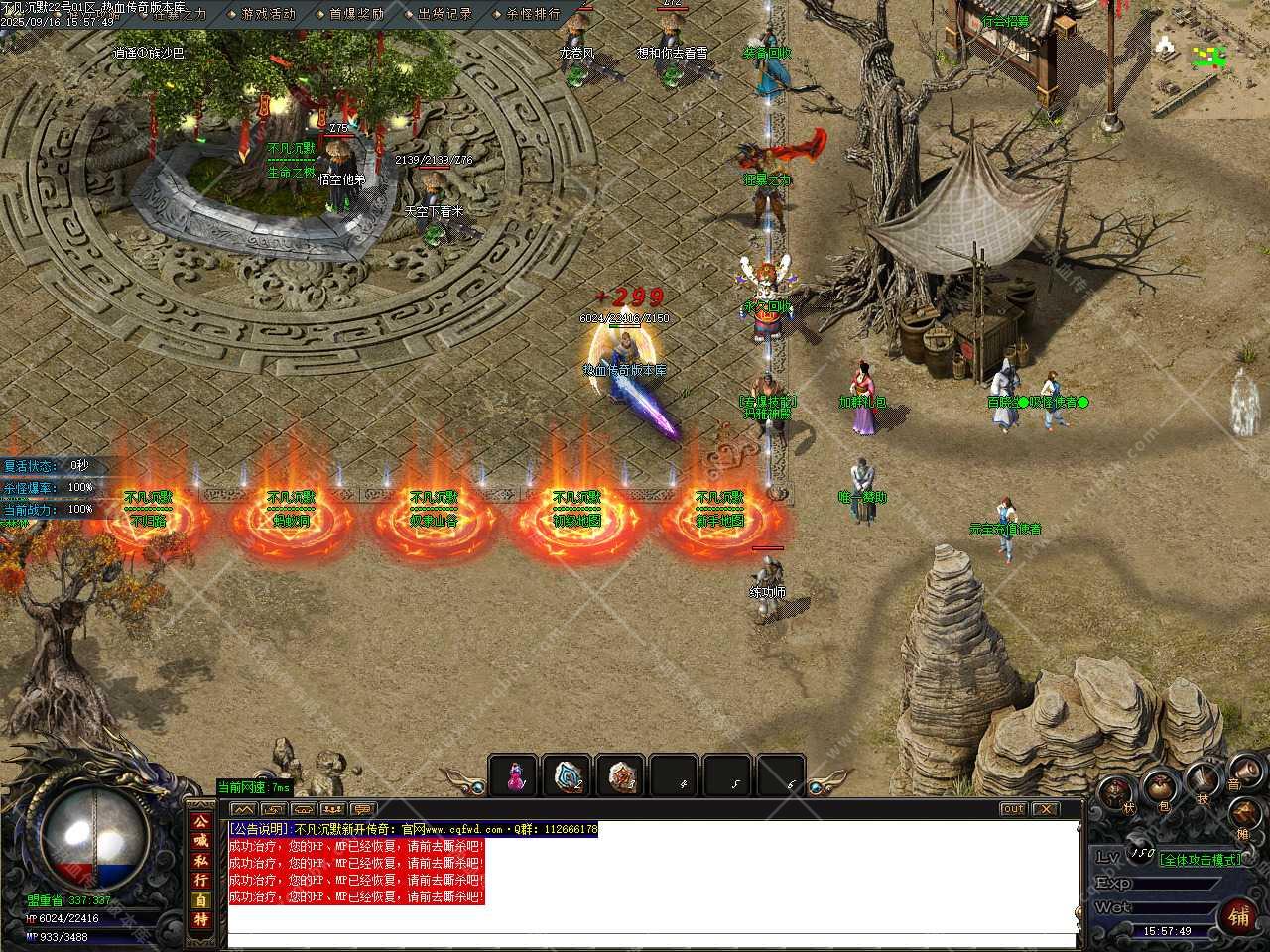Use the red stone in hotbar slot 3
Image resolution: width=1270 pixels, height=952 pixels.
pos(622,776)
